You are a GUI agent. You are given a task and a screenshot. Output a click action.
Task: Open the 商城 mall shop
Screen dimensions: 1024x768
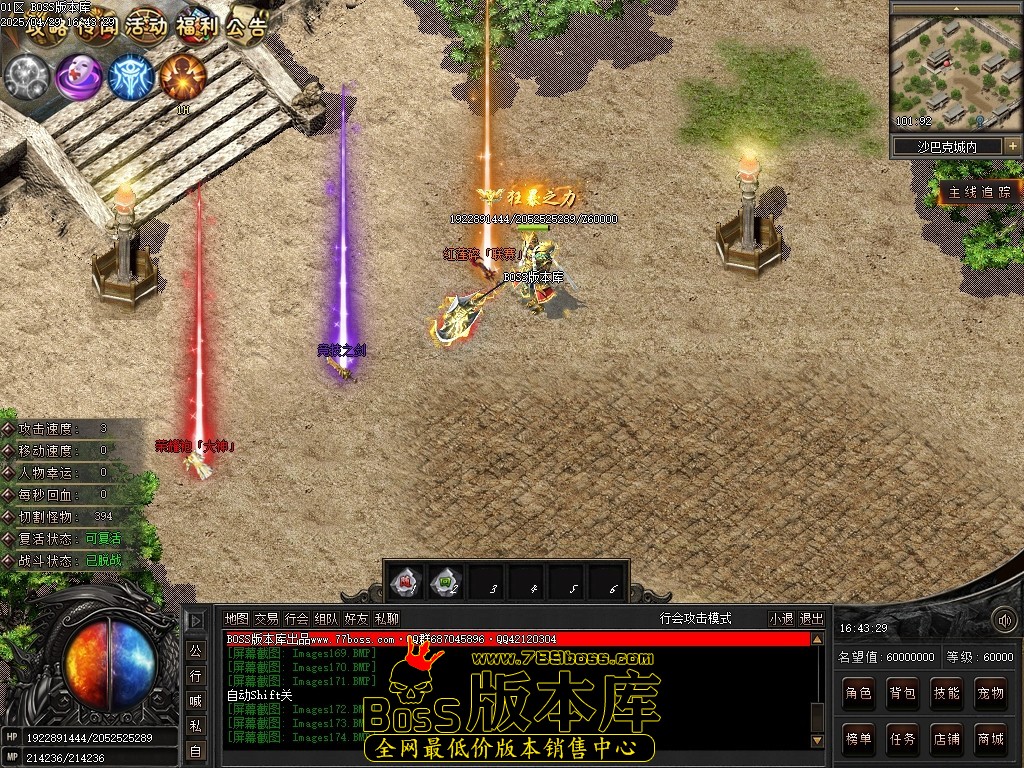(990, 739)
